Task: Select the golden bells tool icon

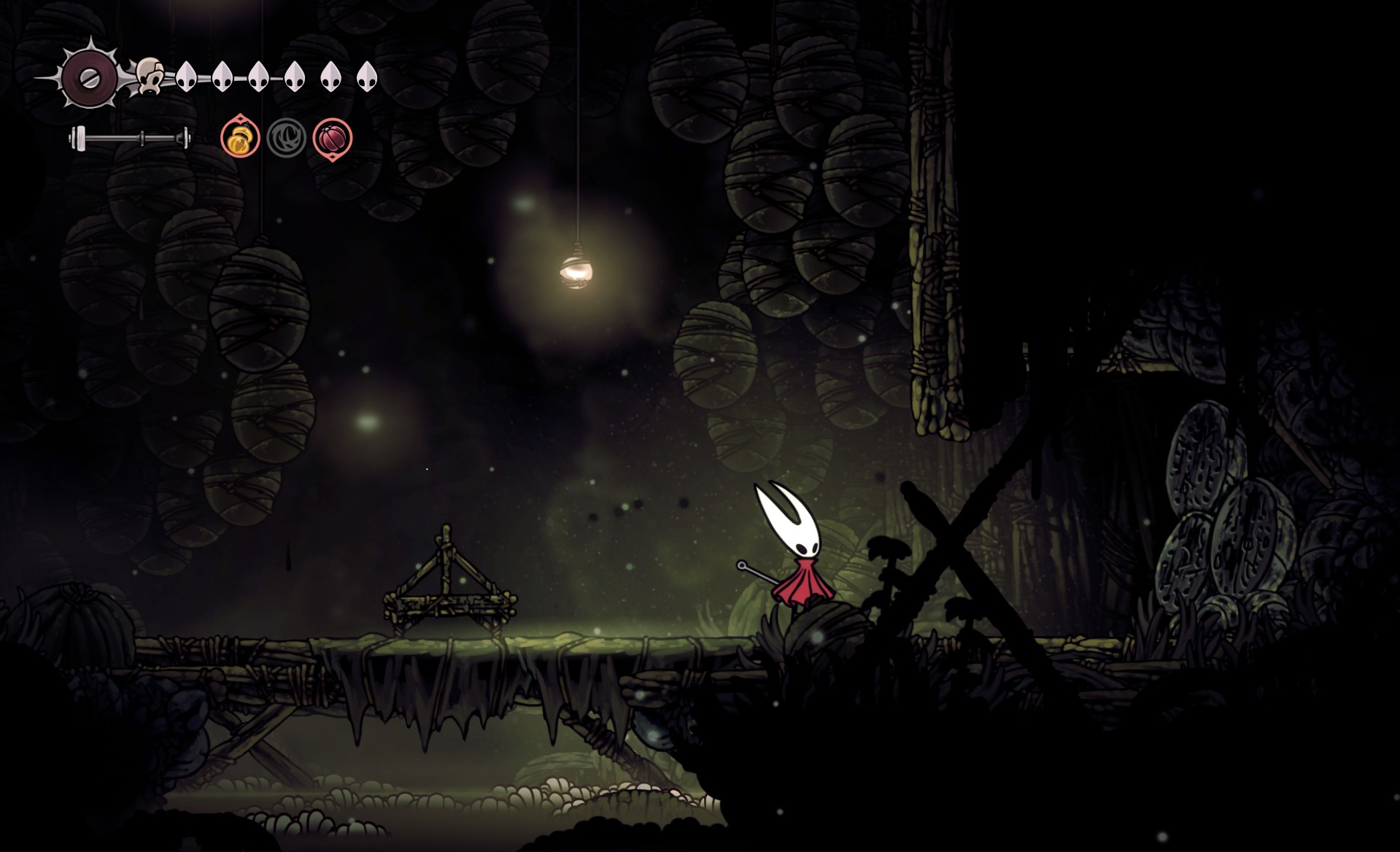Action: [x=240, y=137]
